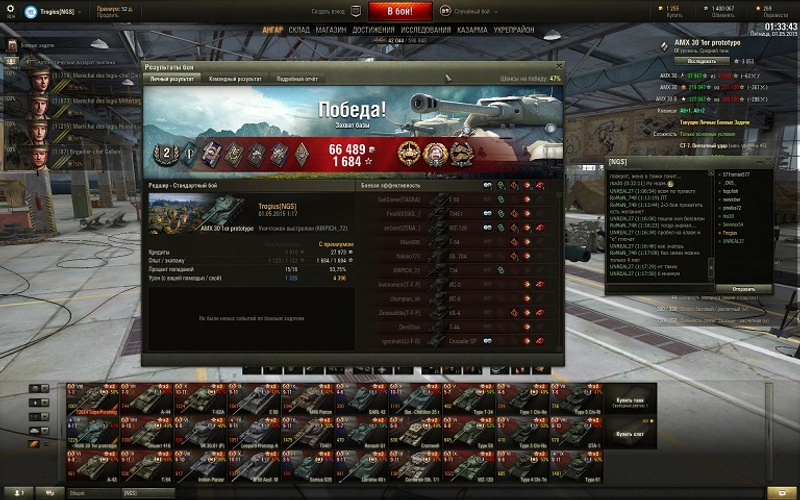This screenshot has height=500, width=800.
Task: Show the «Подробный отчёт» detailed report tab
Action: pyautogui.click(x=296, y=78)
